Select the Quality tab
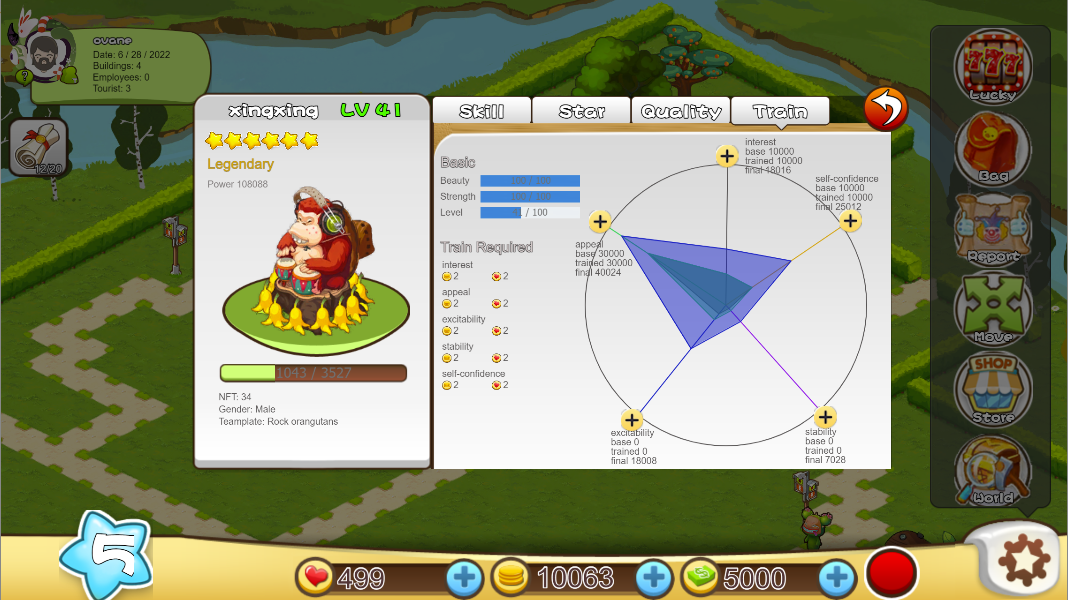The width and height of the screenshot is (1068, 600). tap(681, 111)
